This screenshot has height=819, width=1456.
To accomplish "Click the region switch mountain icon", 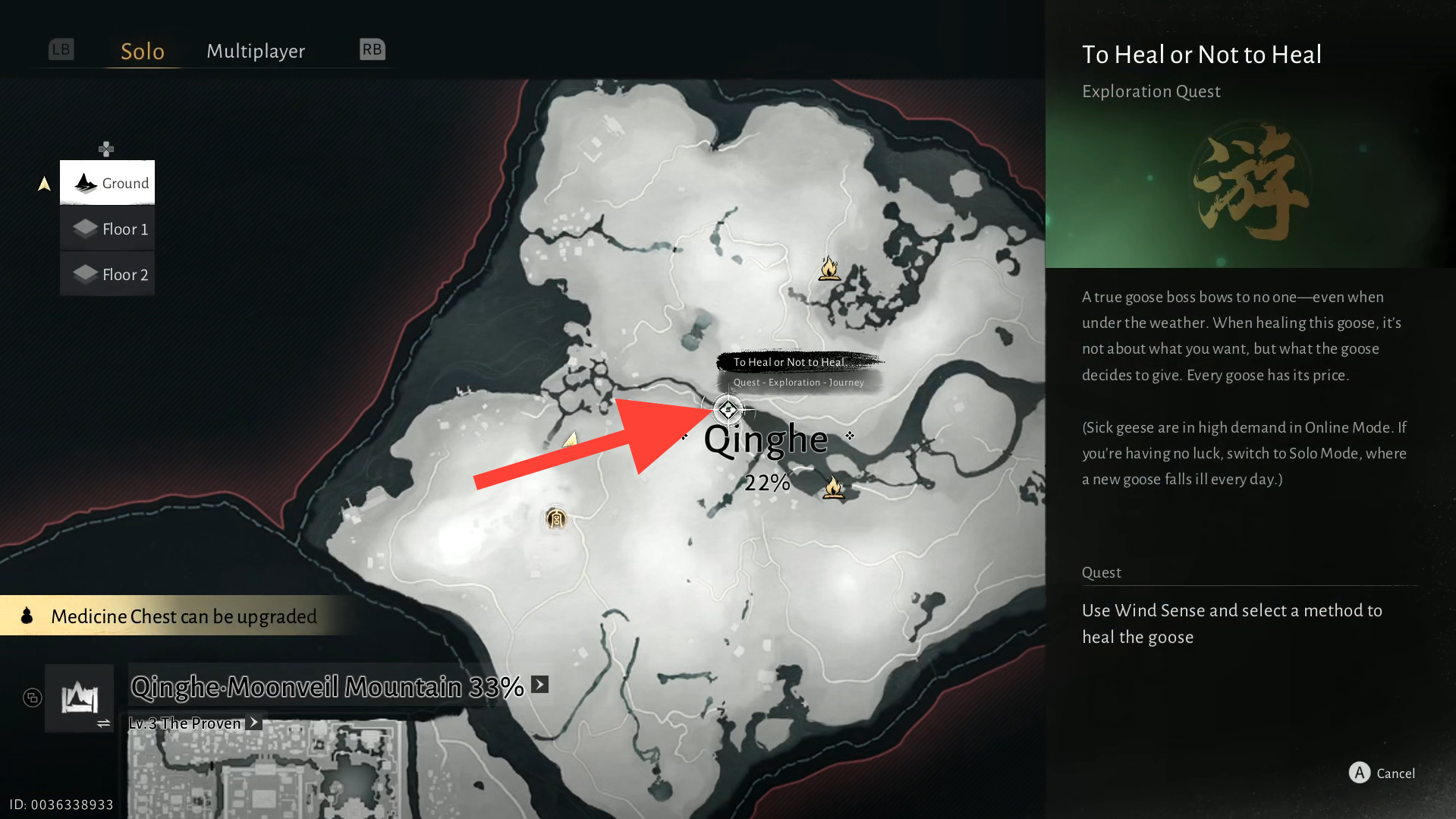I will click(80, 698).
